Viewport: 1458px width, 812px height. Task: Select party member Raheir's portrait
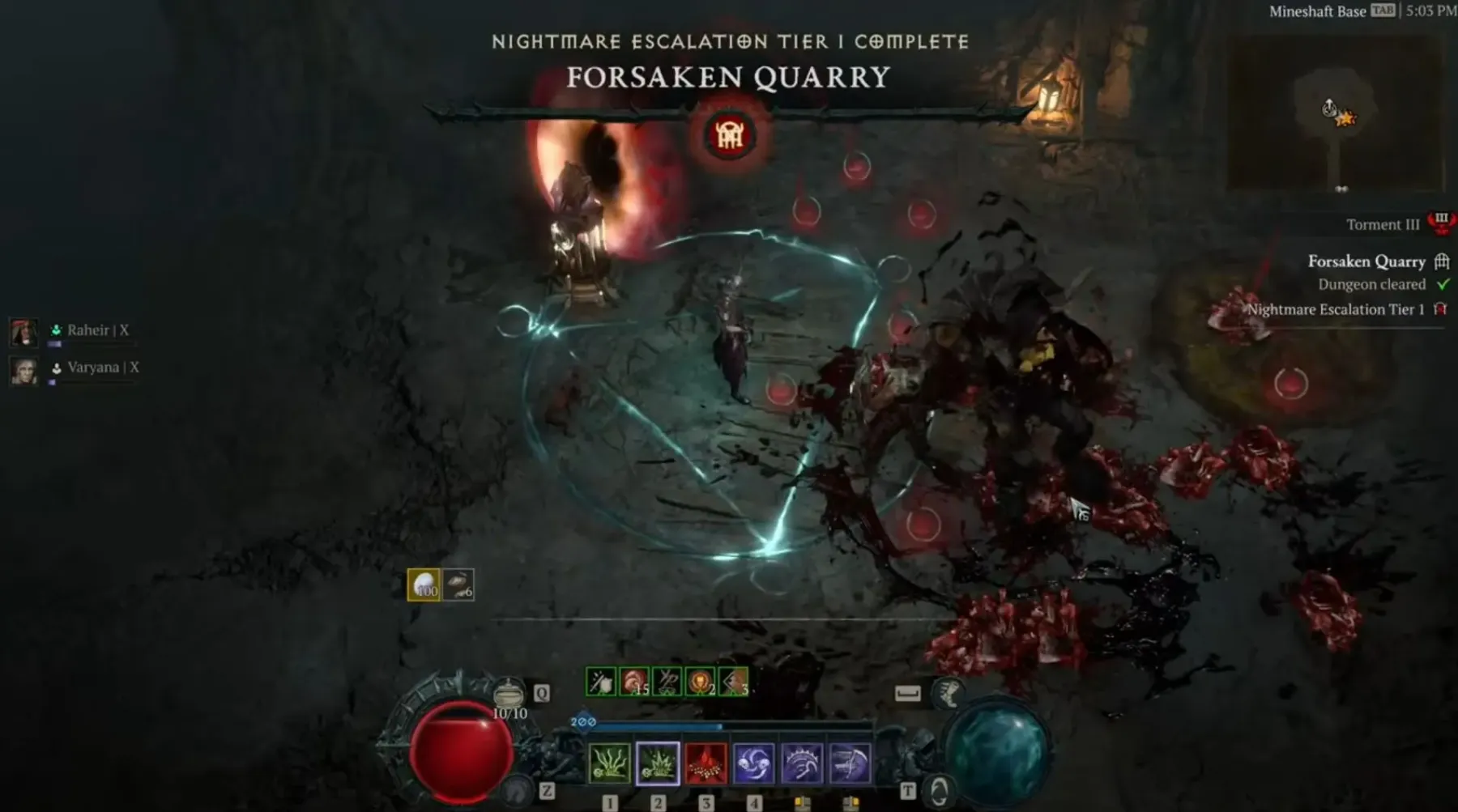23,331
